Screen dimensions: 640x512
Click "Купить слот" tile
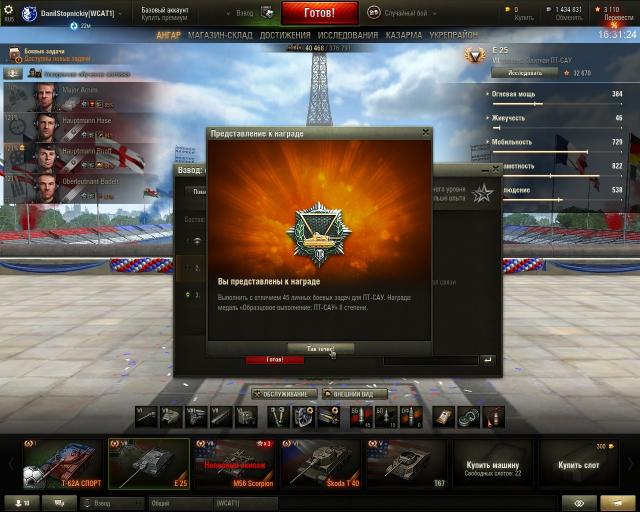pos(578,464)
